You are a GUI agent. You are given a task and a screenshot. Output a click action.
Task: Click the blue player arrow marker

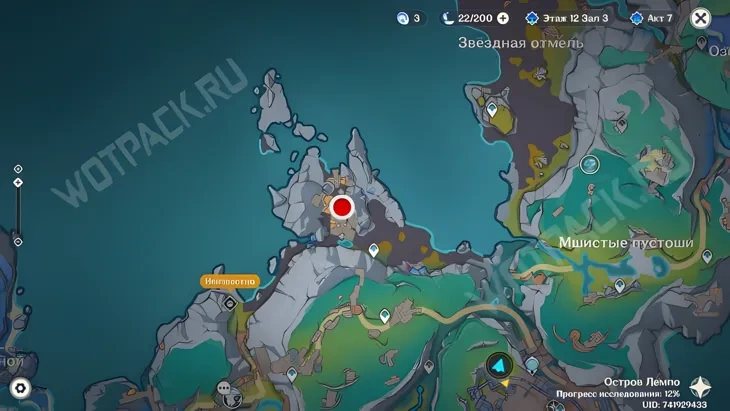(x=498, y=366)
